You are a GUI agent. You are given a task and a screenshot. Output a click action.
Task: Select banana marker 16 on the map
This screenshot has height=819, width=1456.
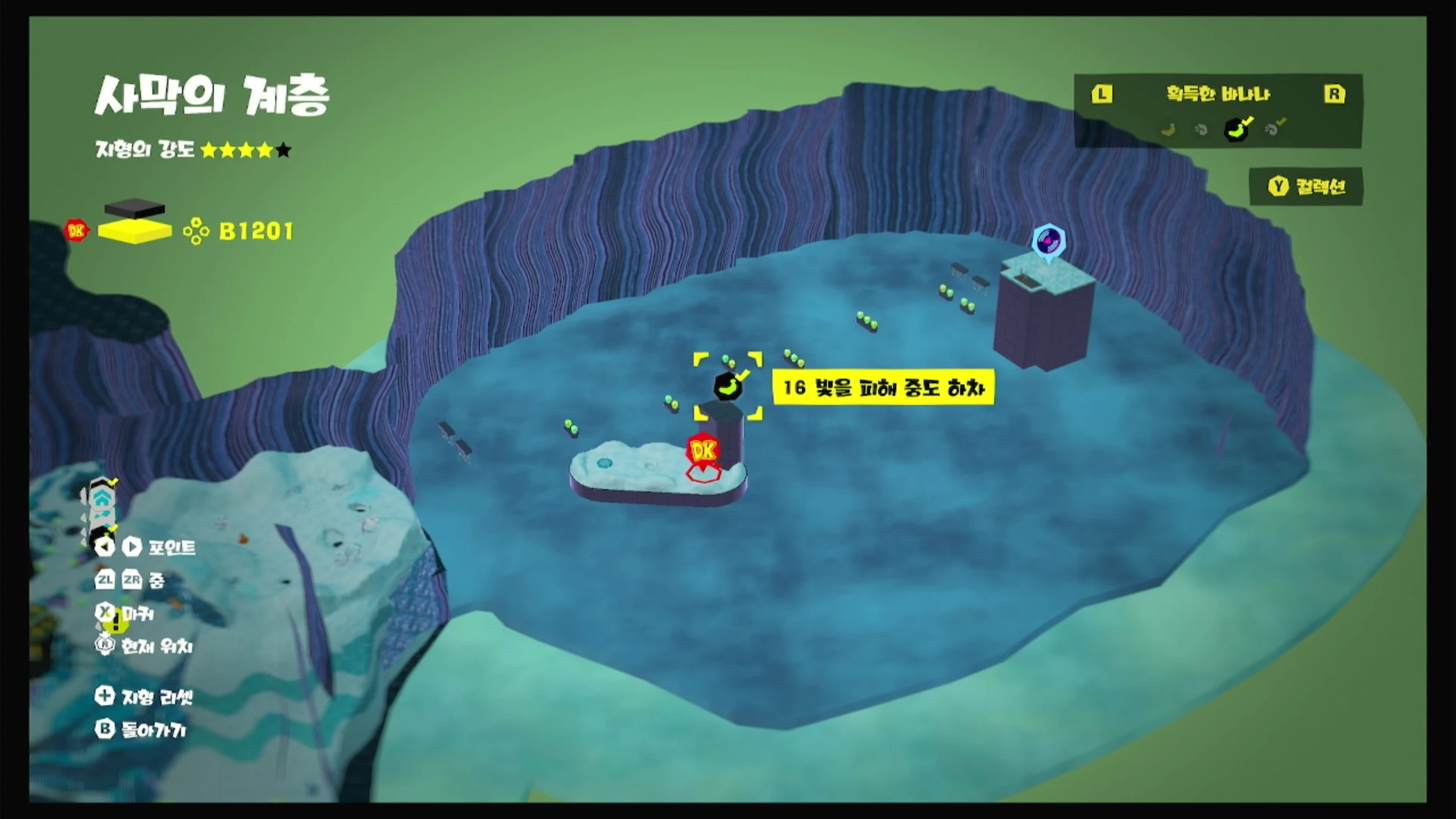coord(727,387)
